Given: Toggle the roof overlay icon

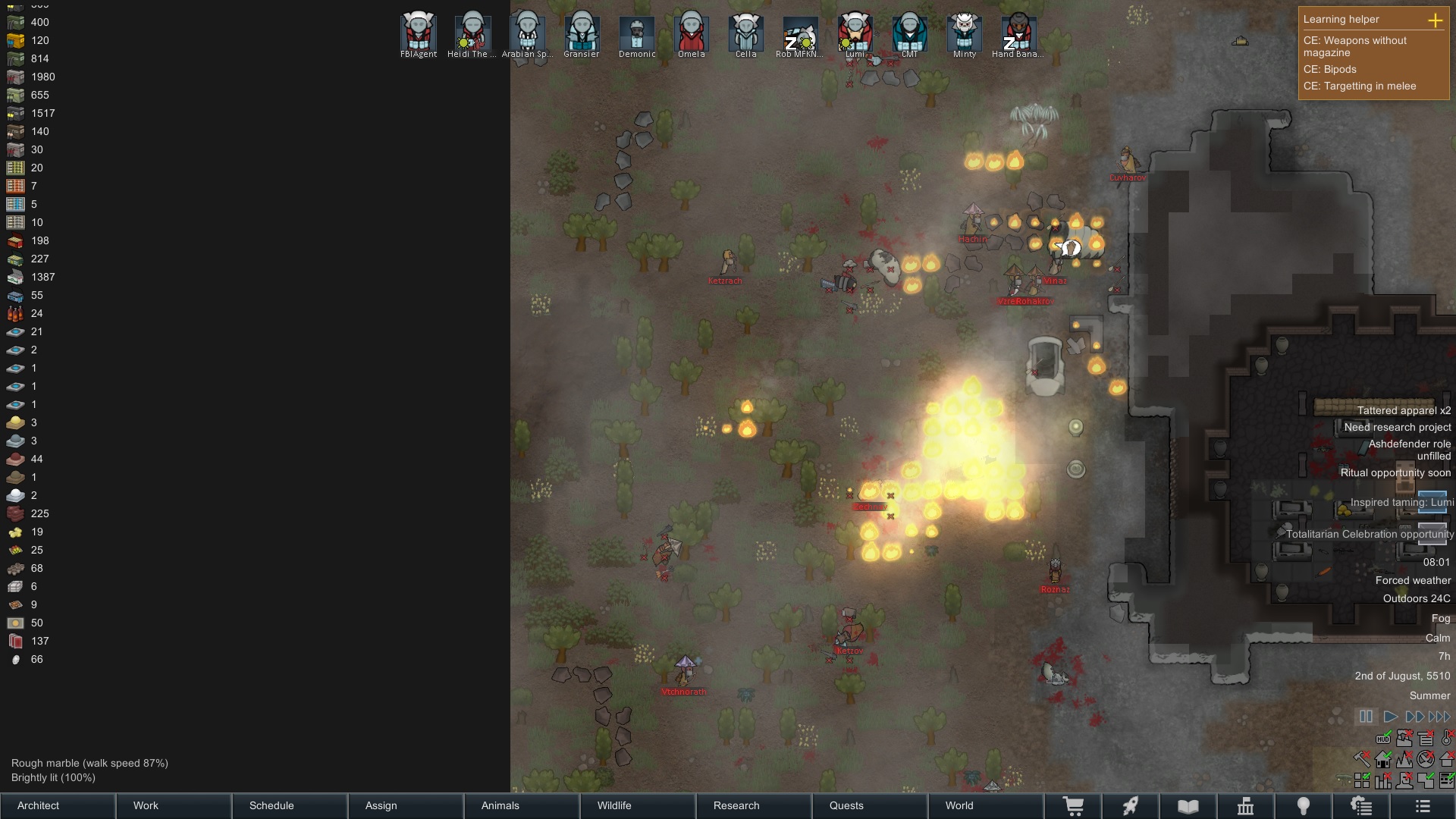Looking at the screenshot, I should point(1446,759).
